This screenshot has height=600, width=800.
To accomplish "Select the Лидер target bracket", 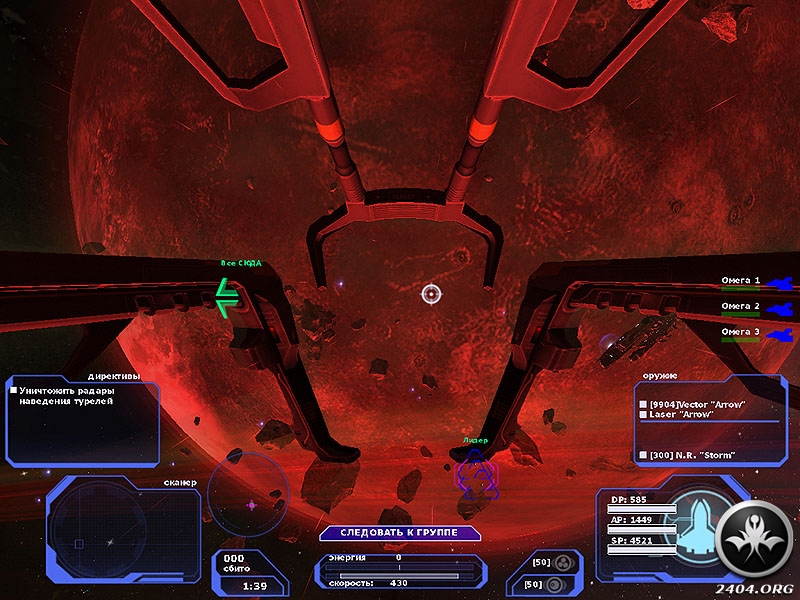I will click(474, 472).
